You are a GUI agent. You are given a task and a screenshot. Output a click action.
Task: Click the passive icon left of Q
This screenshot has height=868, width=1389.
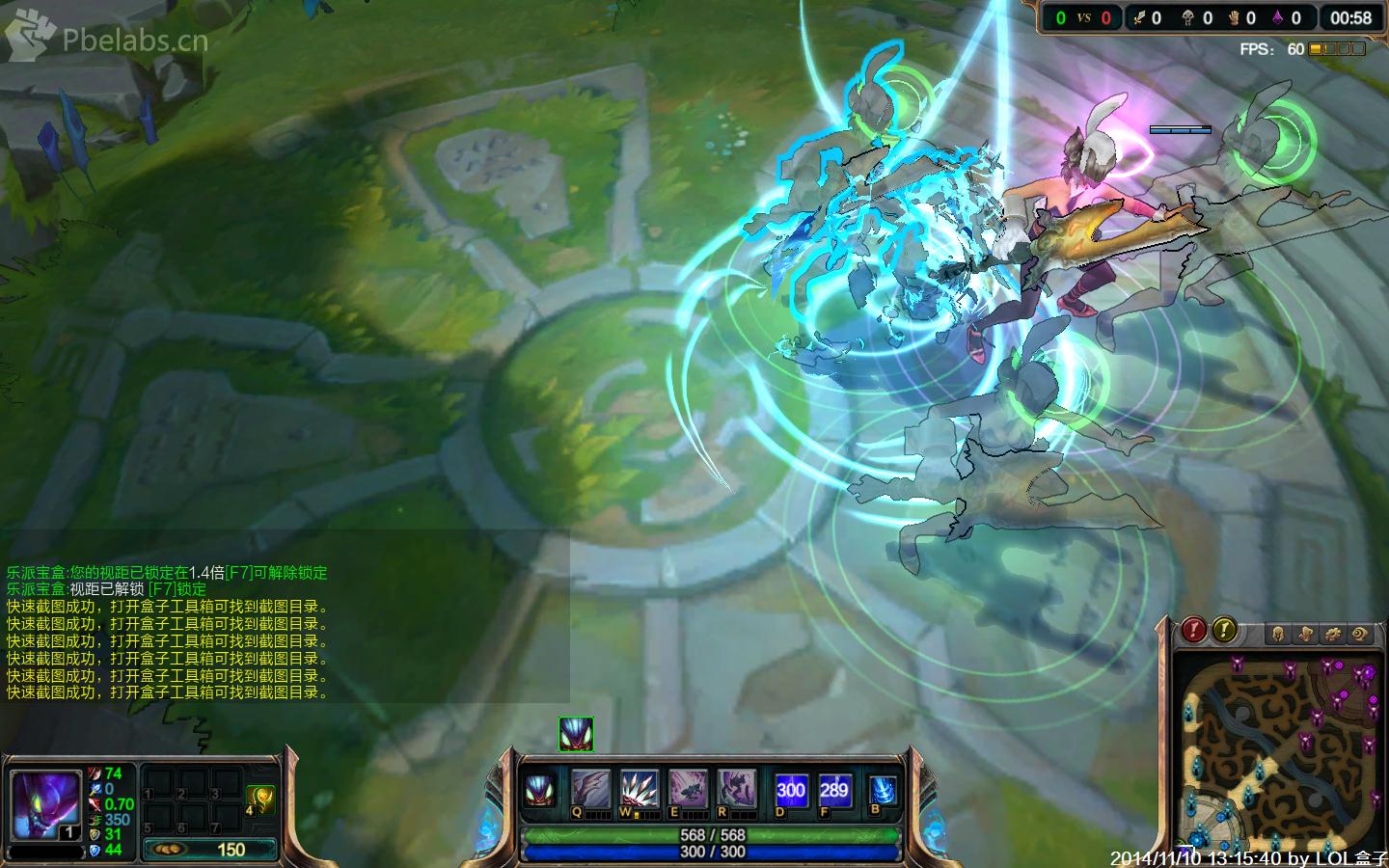[539, 790]
